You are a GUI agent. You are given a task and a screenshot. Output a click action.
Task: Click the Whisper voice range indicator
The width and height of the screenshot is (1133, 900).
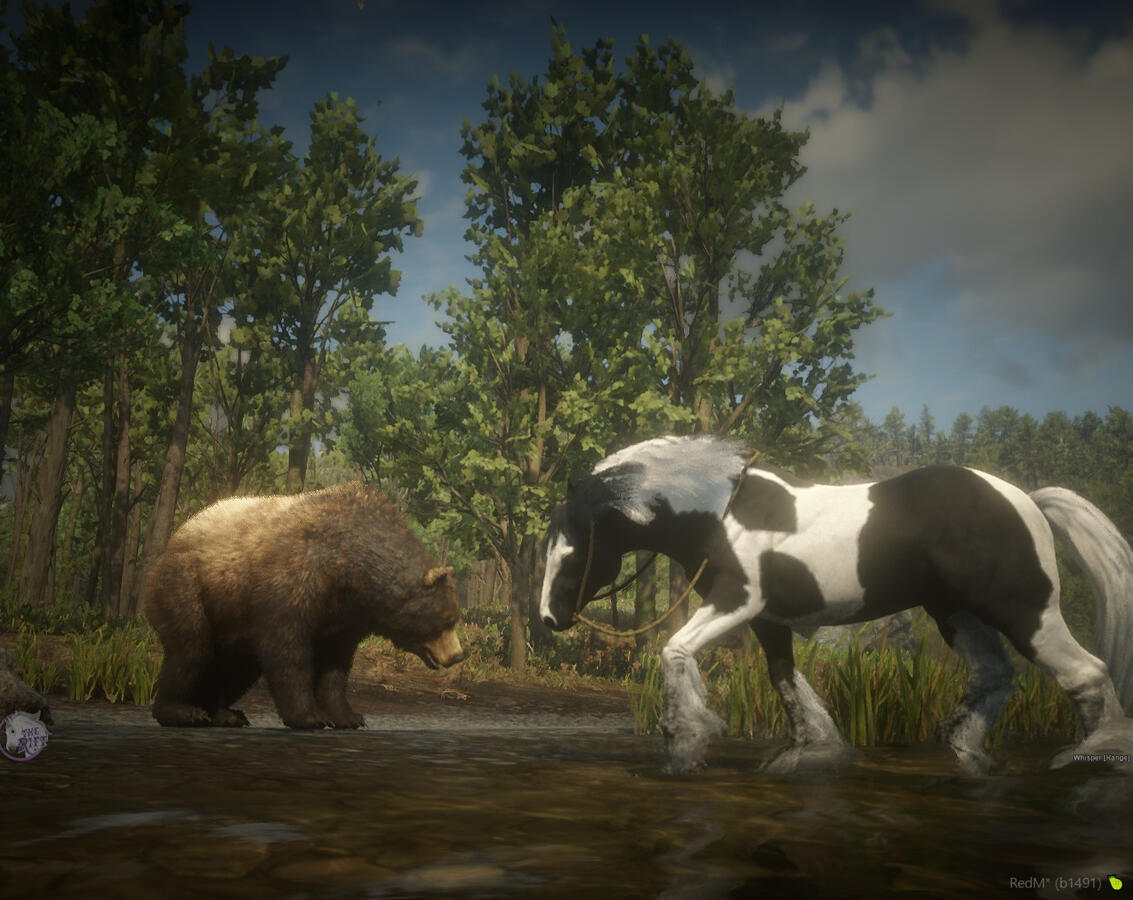tap(1101, 758)
